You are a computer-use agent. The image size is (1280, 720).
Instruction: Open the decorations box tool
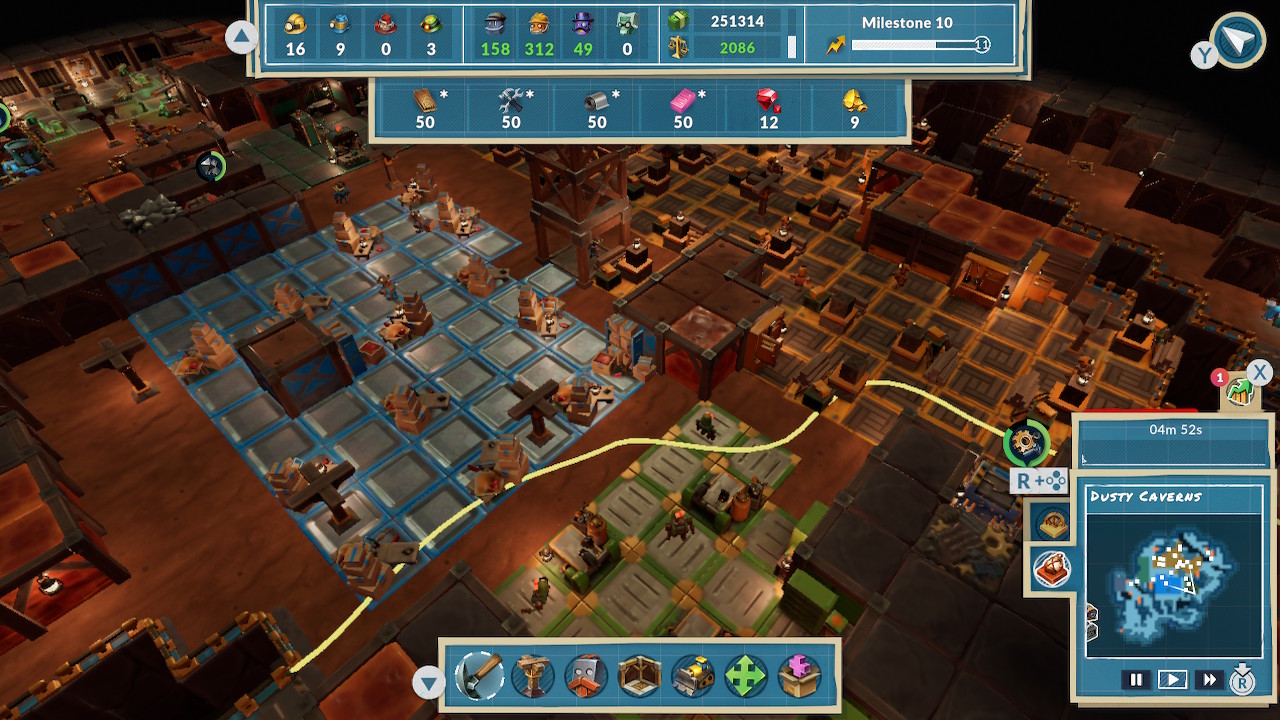point(801,675)
